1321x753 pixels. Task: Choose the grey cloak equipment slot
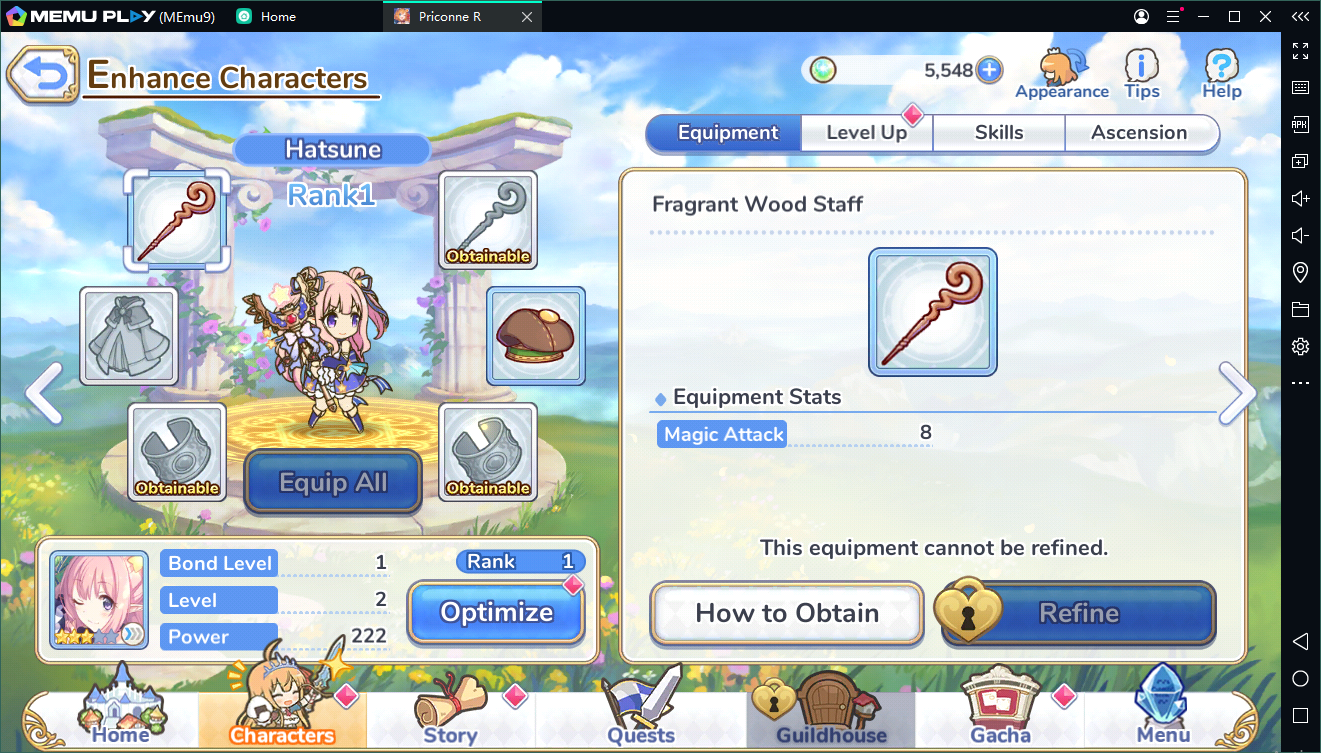128,336
